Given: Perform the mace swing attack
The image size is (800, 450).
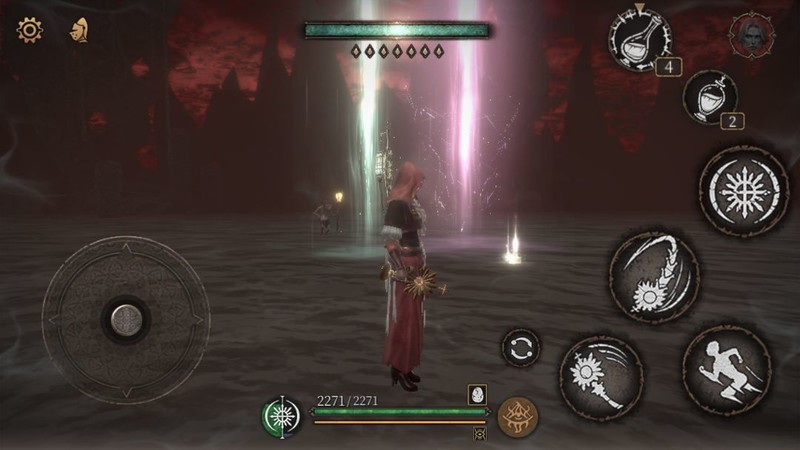Looking at the screenshot, I should coord(599,377).
